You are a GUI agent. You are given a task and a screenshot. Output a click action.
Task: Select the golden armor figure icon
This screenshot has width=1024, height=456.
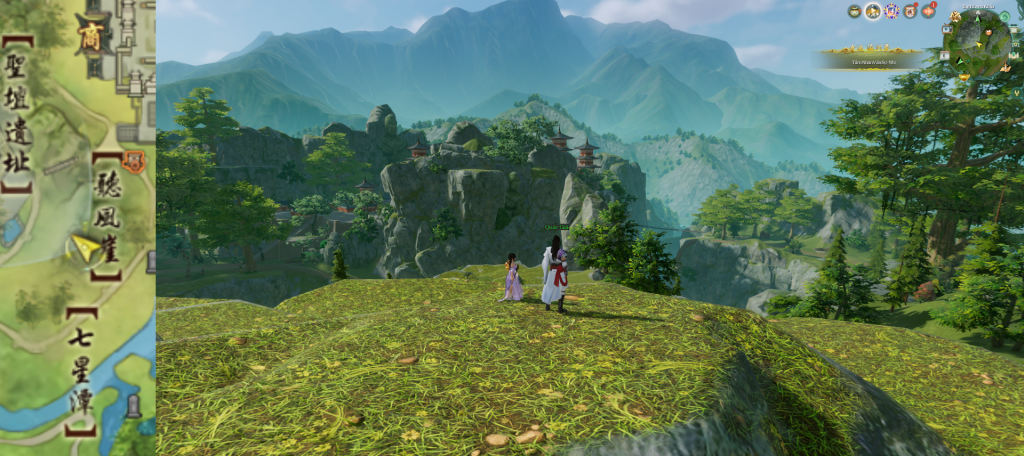pos(955,16)
